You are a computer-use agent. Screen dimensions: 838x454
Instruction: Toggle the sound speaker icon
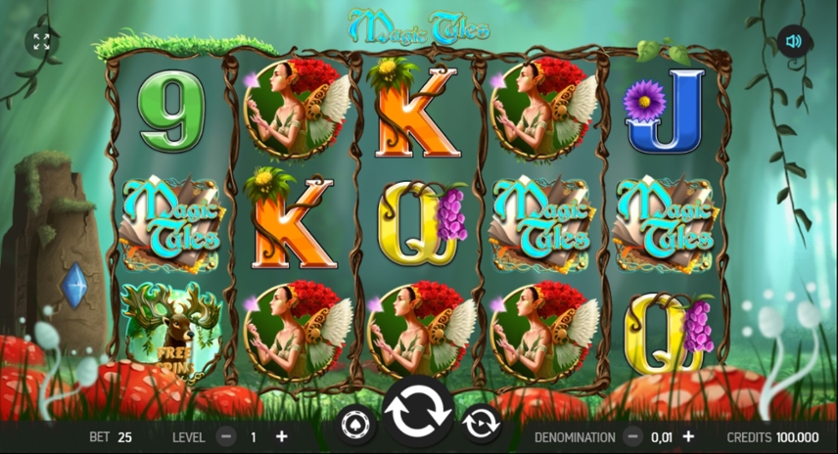coord(794,41)
